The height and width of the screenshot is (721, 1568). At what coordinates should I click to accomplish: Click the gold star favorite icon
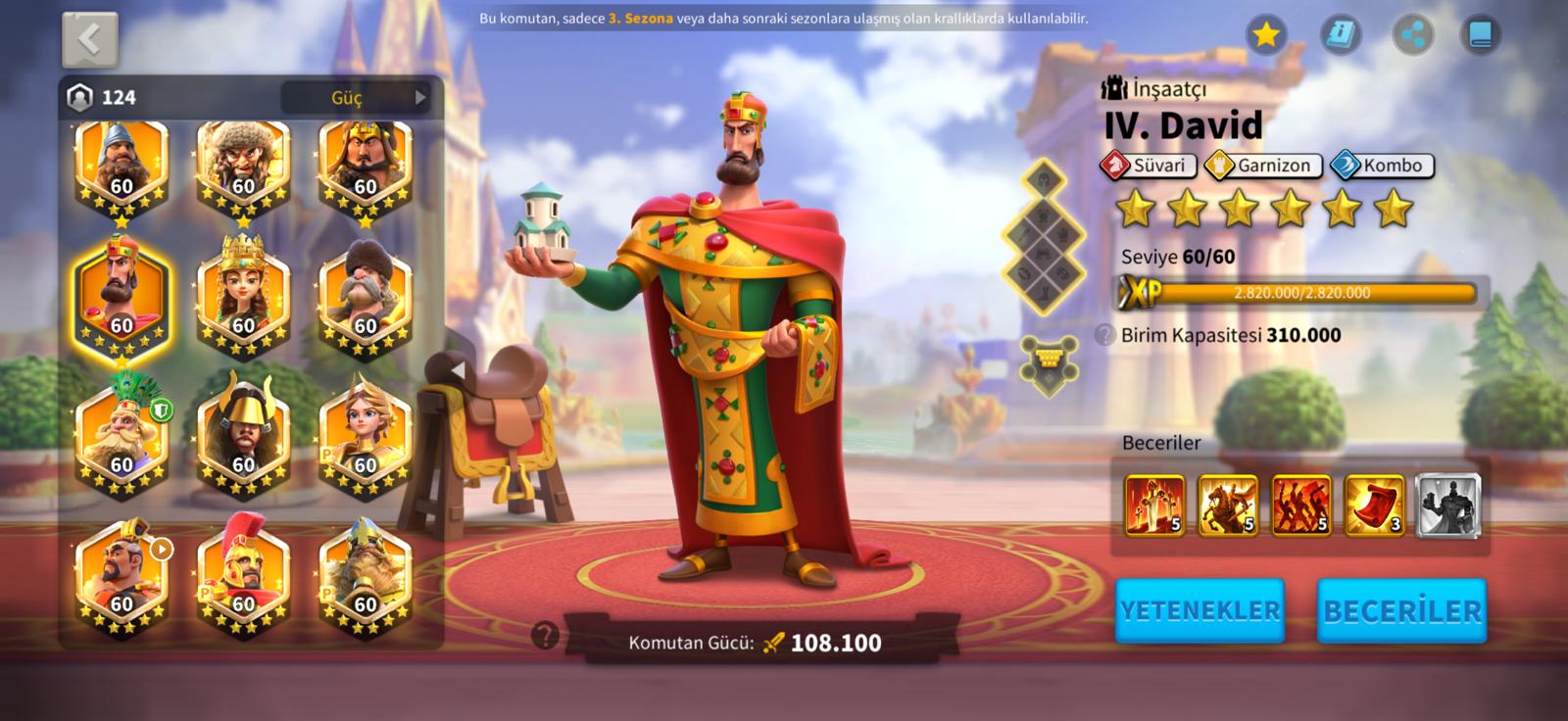(1266, 36)
